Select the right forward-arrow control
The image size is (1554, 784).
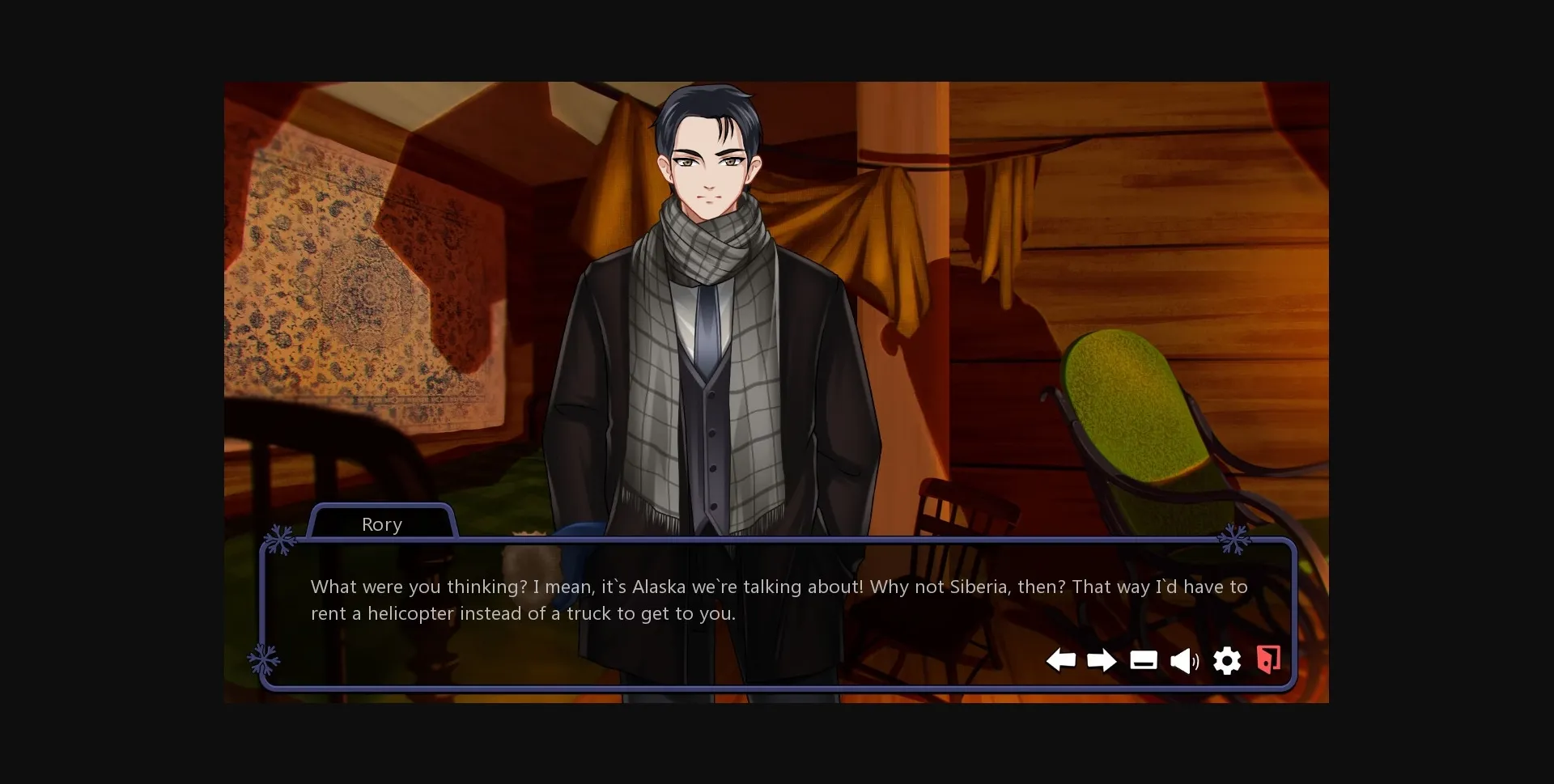[1102, 661]
